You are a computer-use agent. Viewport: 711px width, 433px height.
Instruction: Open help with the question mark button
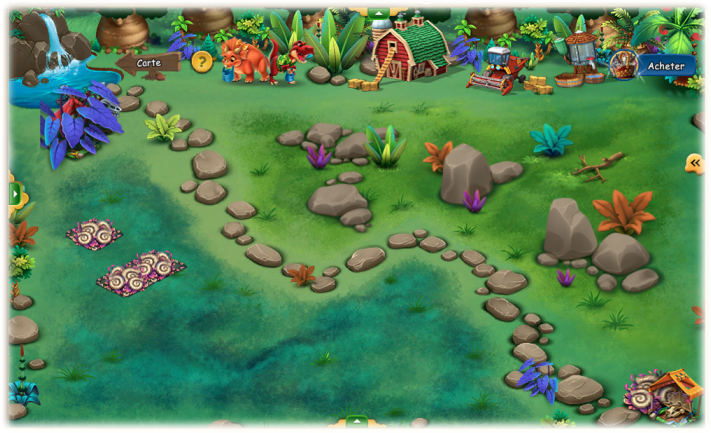point(202,62)
